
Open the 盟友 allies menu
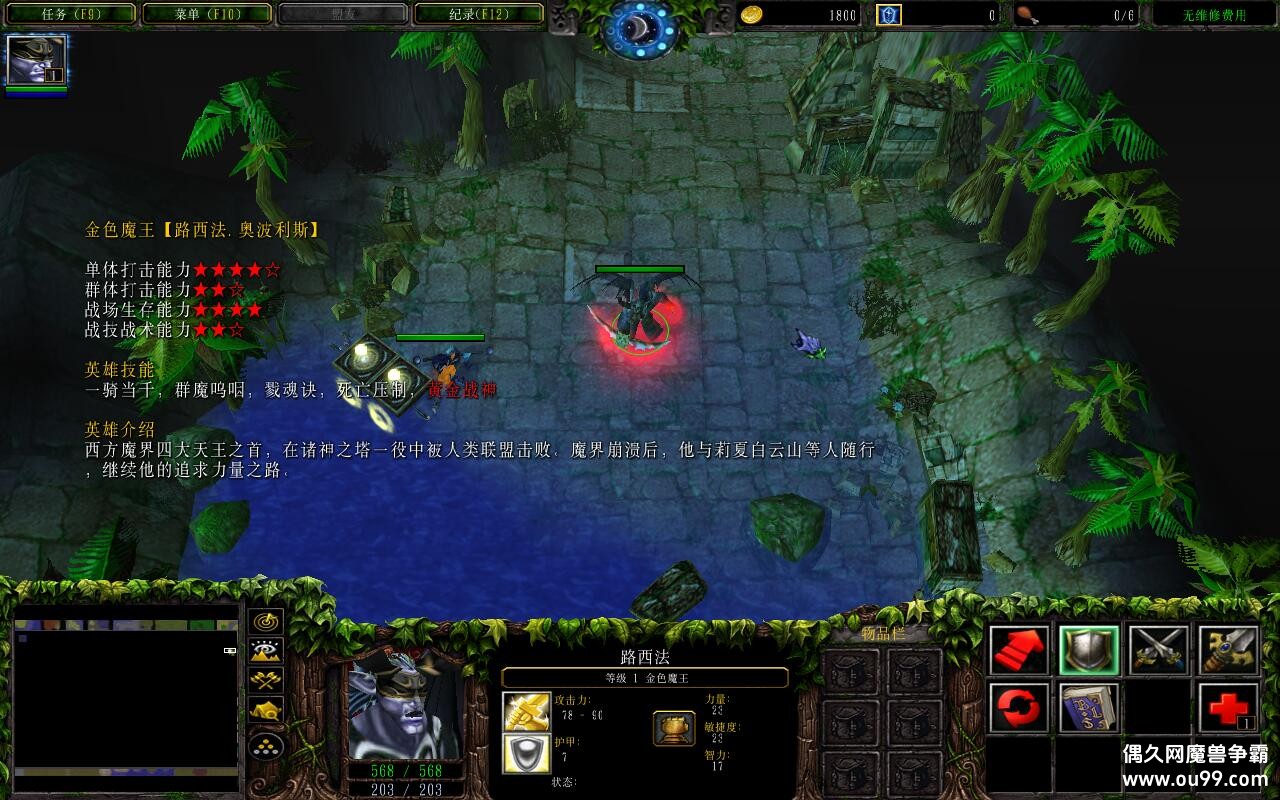pos(342,14)
